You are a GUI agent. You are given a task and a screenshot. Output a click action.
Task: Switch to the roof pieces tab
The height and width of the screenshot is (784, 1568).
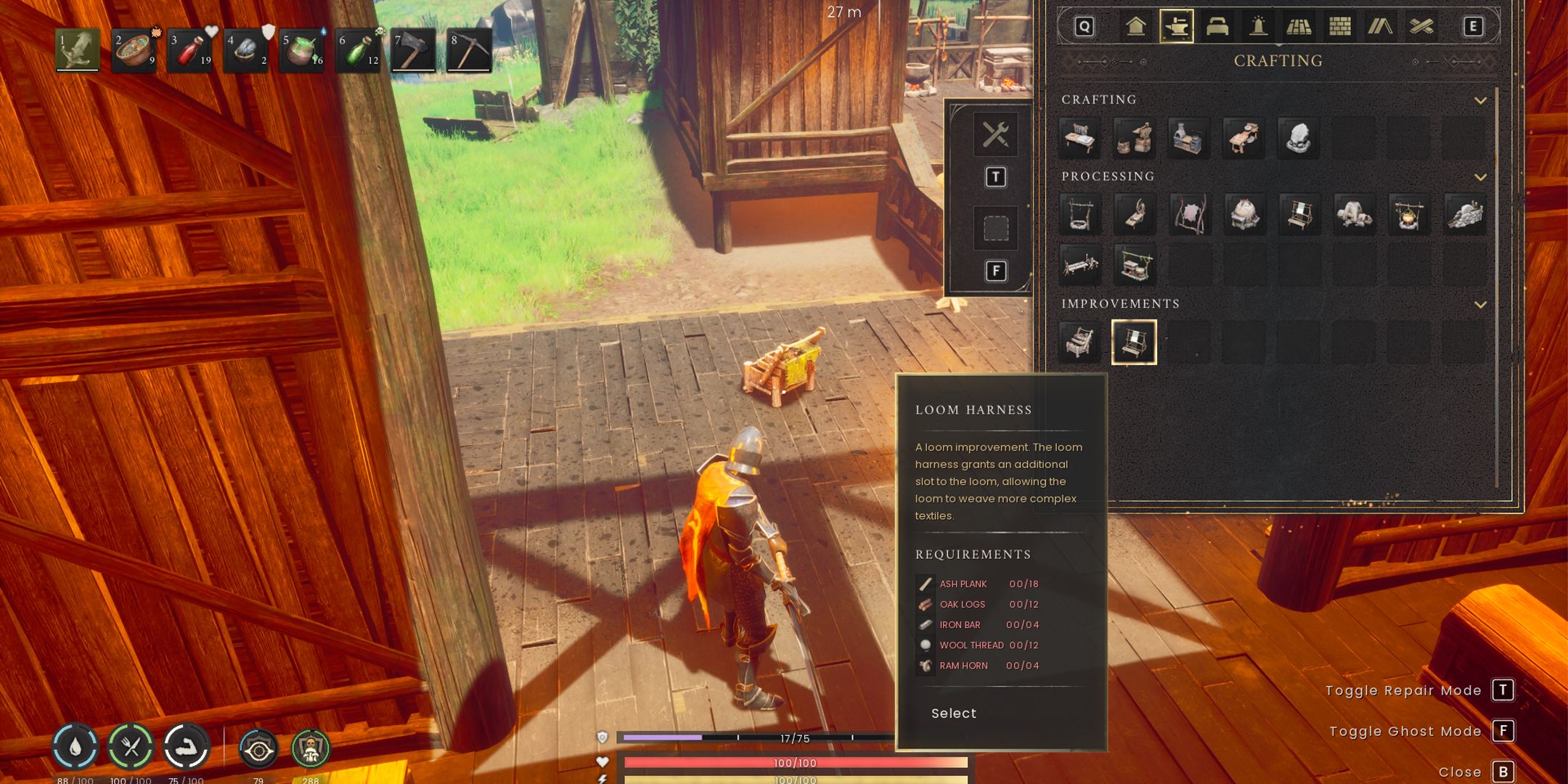pos(1380,27)
